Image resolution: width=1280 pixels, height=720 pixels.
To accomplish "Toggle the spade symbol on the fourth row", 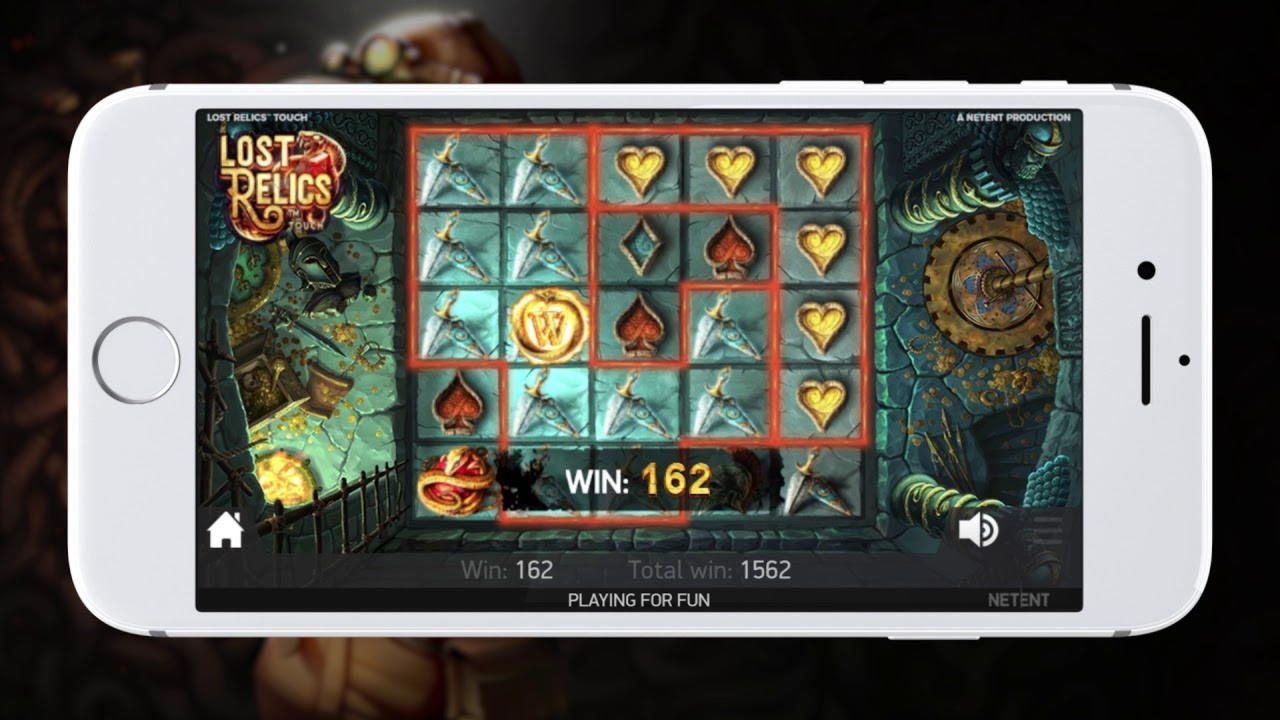I will pyautogui.click(x=455, y=402).
